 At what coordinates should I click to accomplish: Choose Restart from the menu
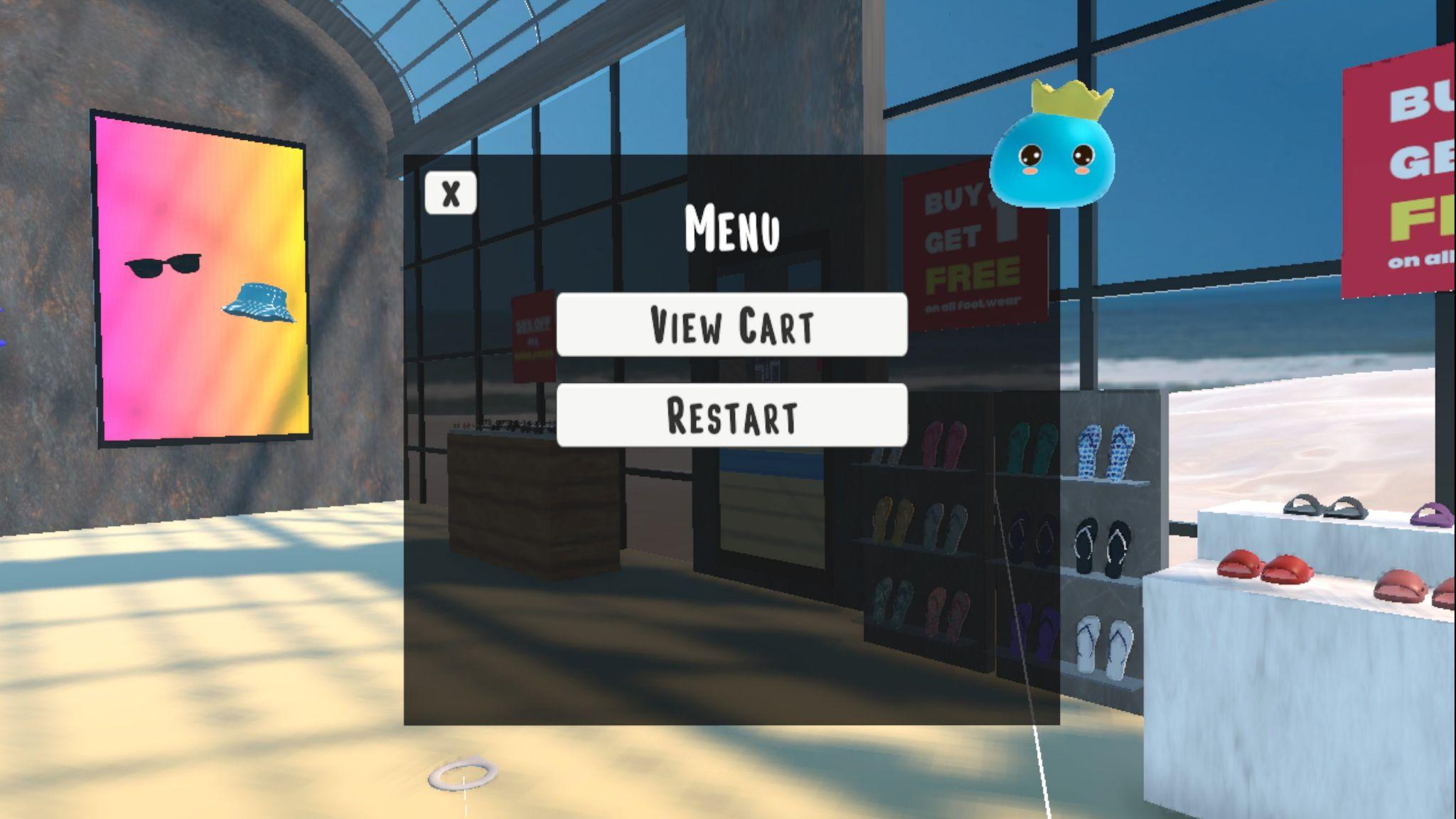732,415
